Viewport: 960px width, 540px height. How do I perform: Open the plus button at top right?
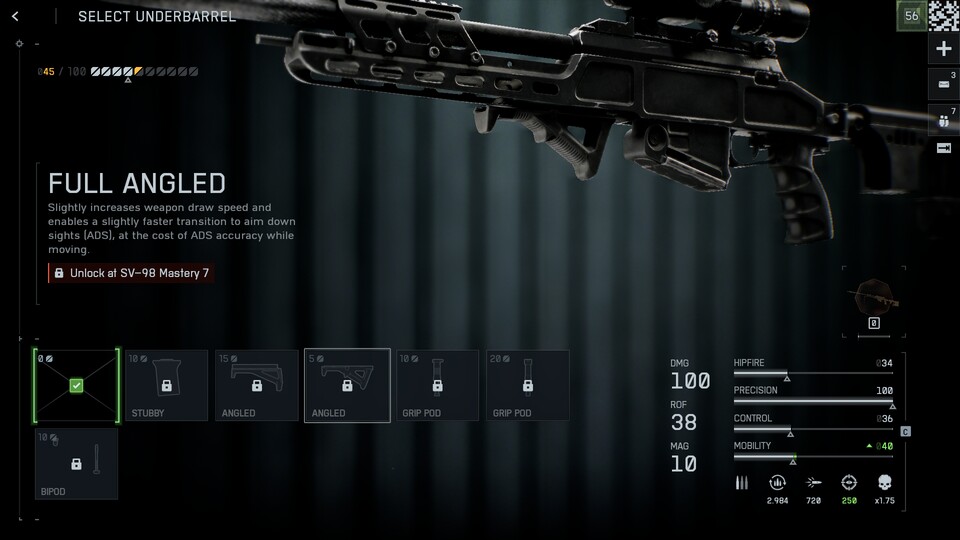[943, 48]
